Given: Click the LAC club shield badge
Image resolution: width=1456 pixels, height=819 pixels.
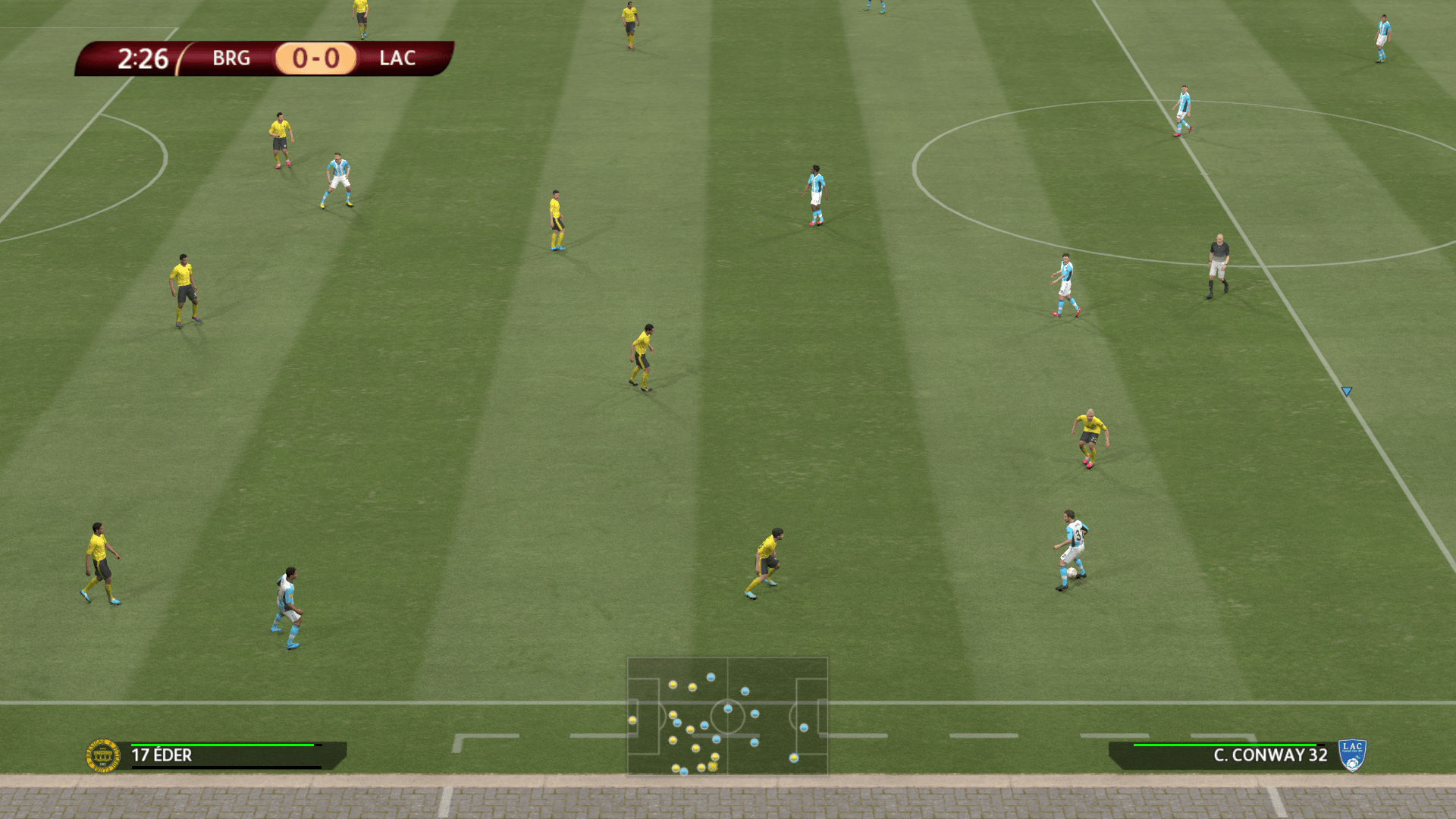Looking at the screenshot, I should point(1352,755).
